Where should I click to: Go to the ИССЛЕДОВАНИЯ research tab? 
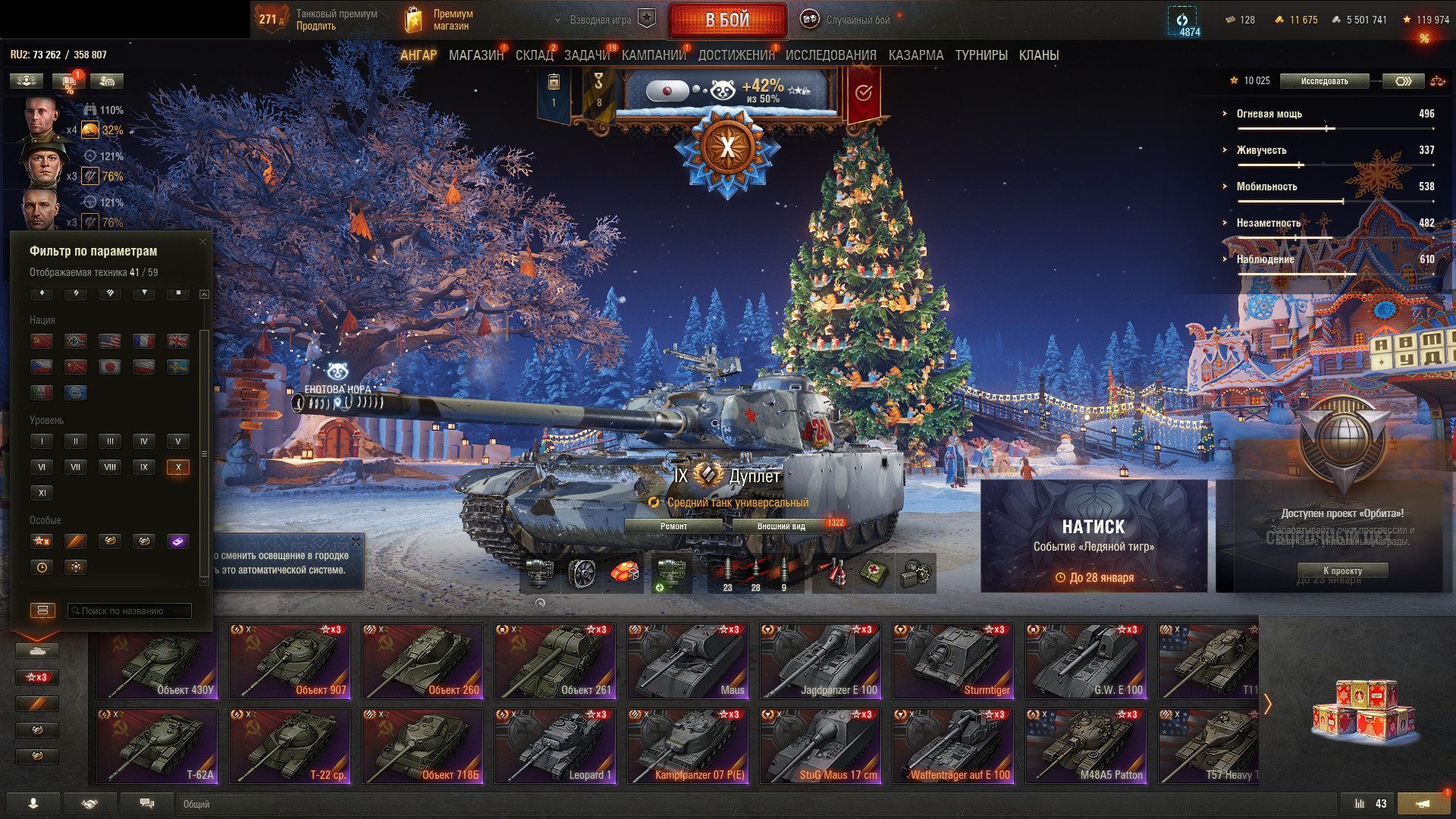(830, 55)
